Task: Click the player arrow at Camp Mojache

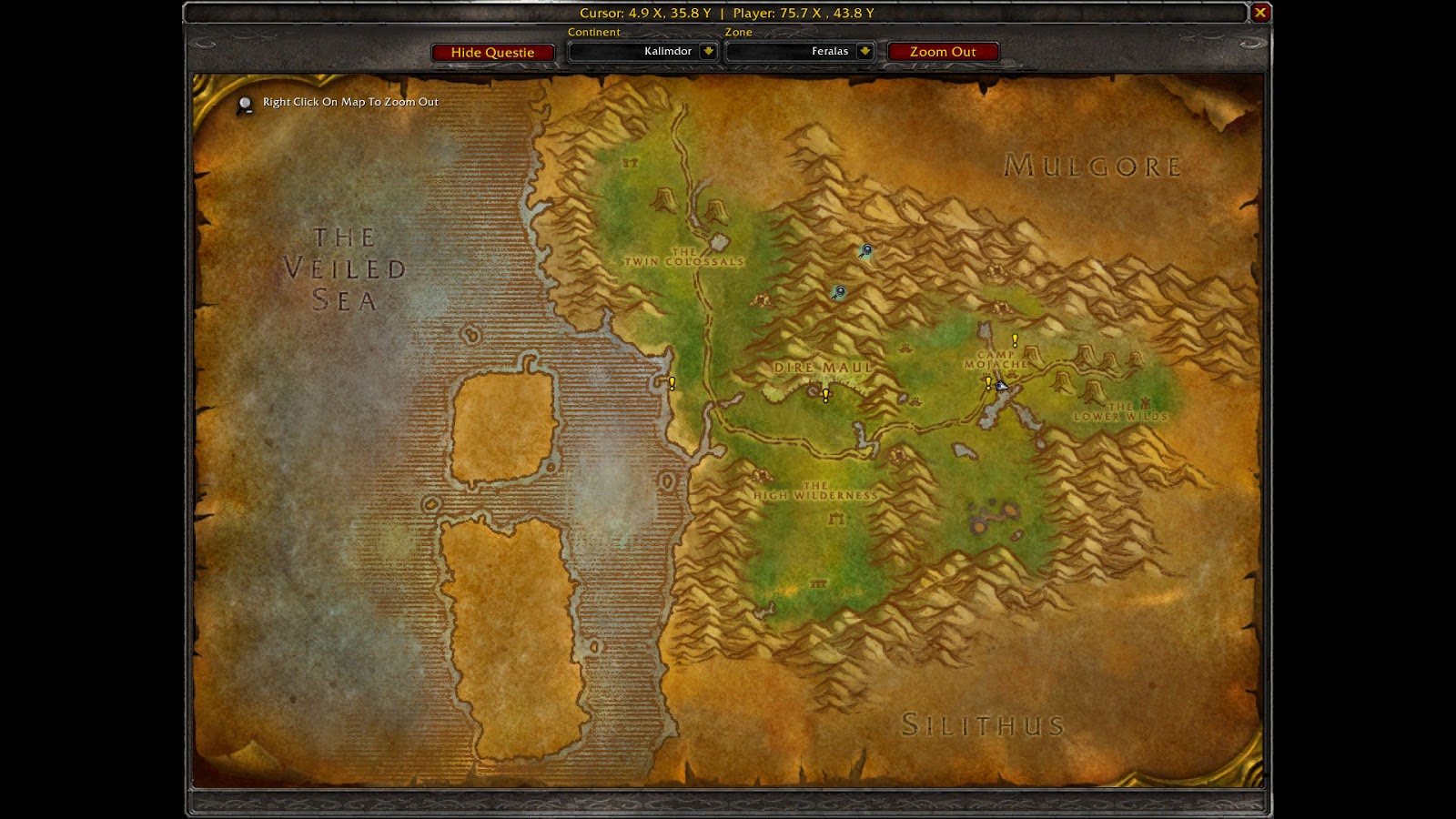Action: [x=1001, y=385]
